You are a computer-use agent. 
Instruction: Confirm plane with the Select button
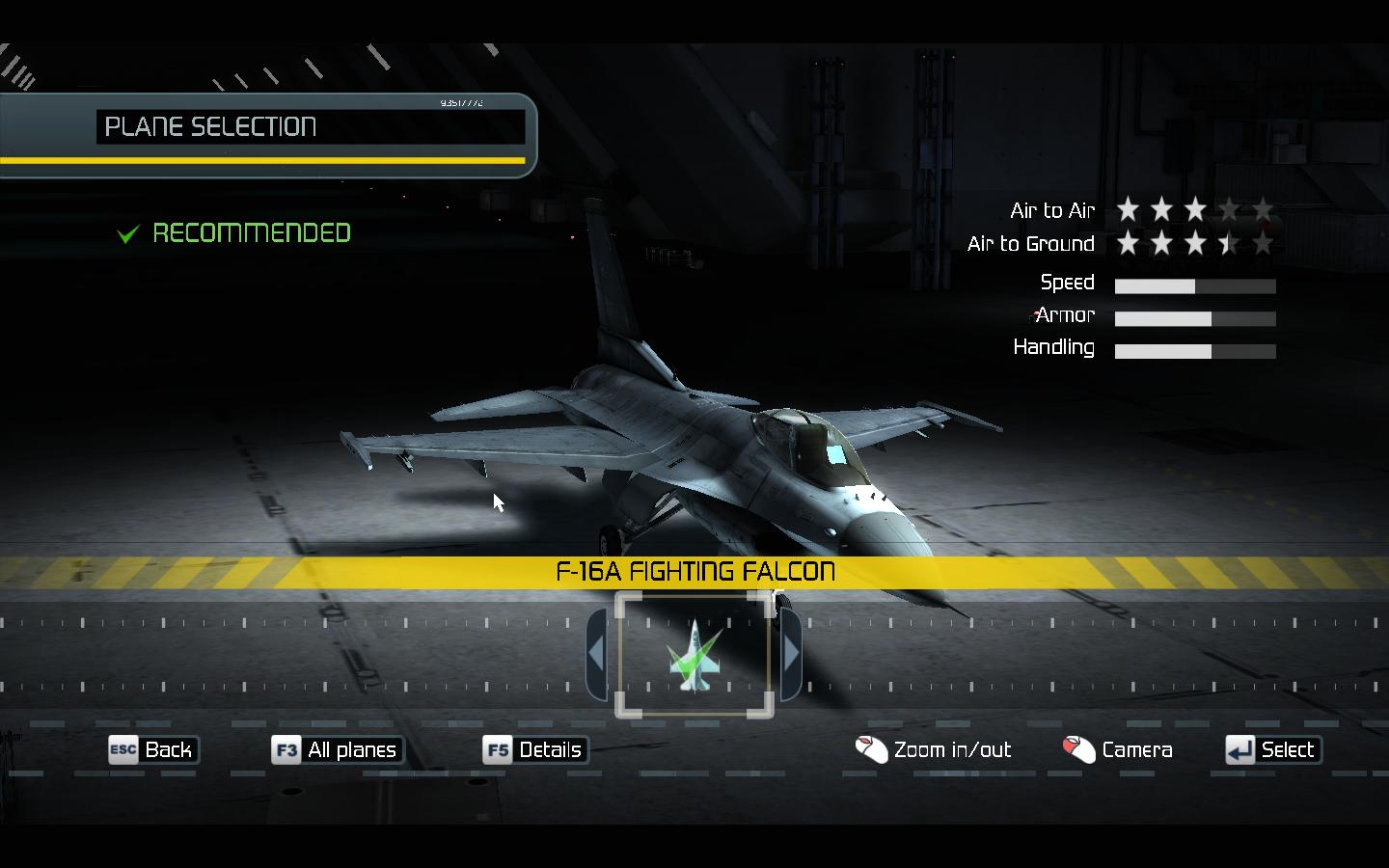coord(1272,749)
